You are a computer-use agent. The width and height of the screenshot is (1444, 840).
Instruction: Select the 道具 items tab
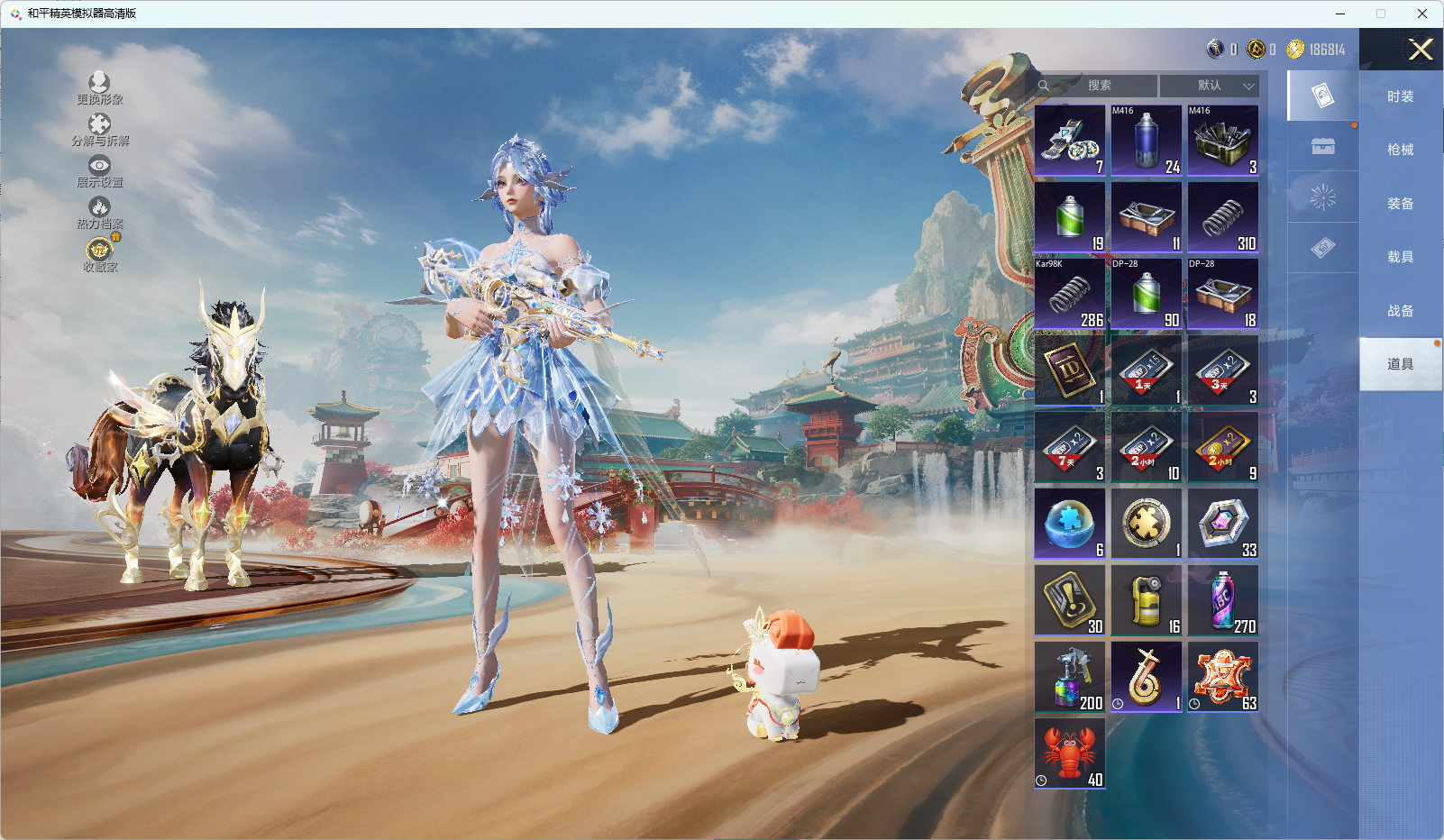click(1400, 364)
